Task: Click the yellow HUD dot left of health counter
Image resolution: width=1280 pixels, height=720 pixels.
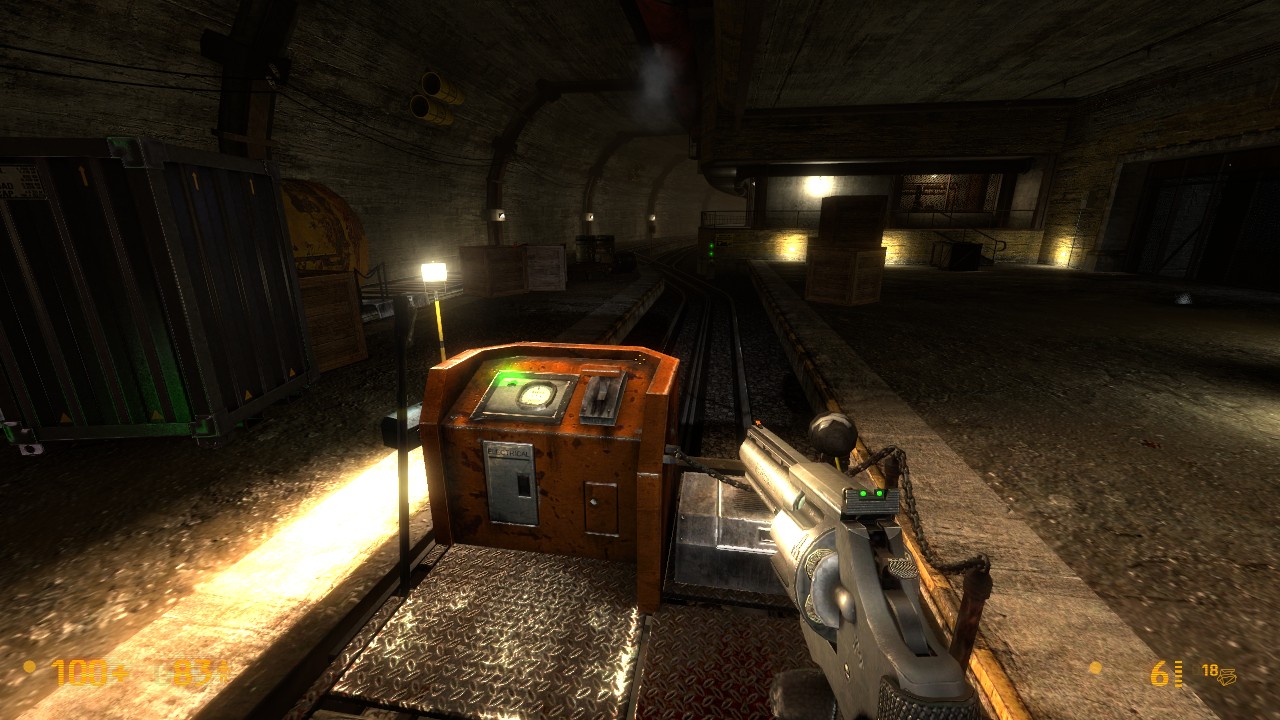Action: pos(28,664)
